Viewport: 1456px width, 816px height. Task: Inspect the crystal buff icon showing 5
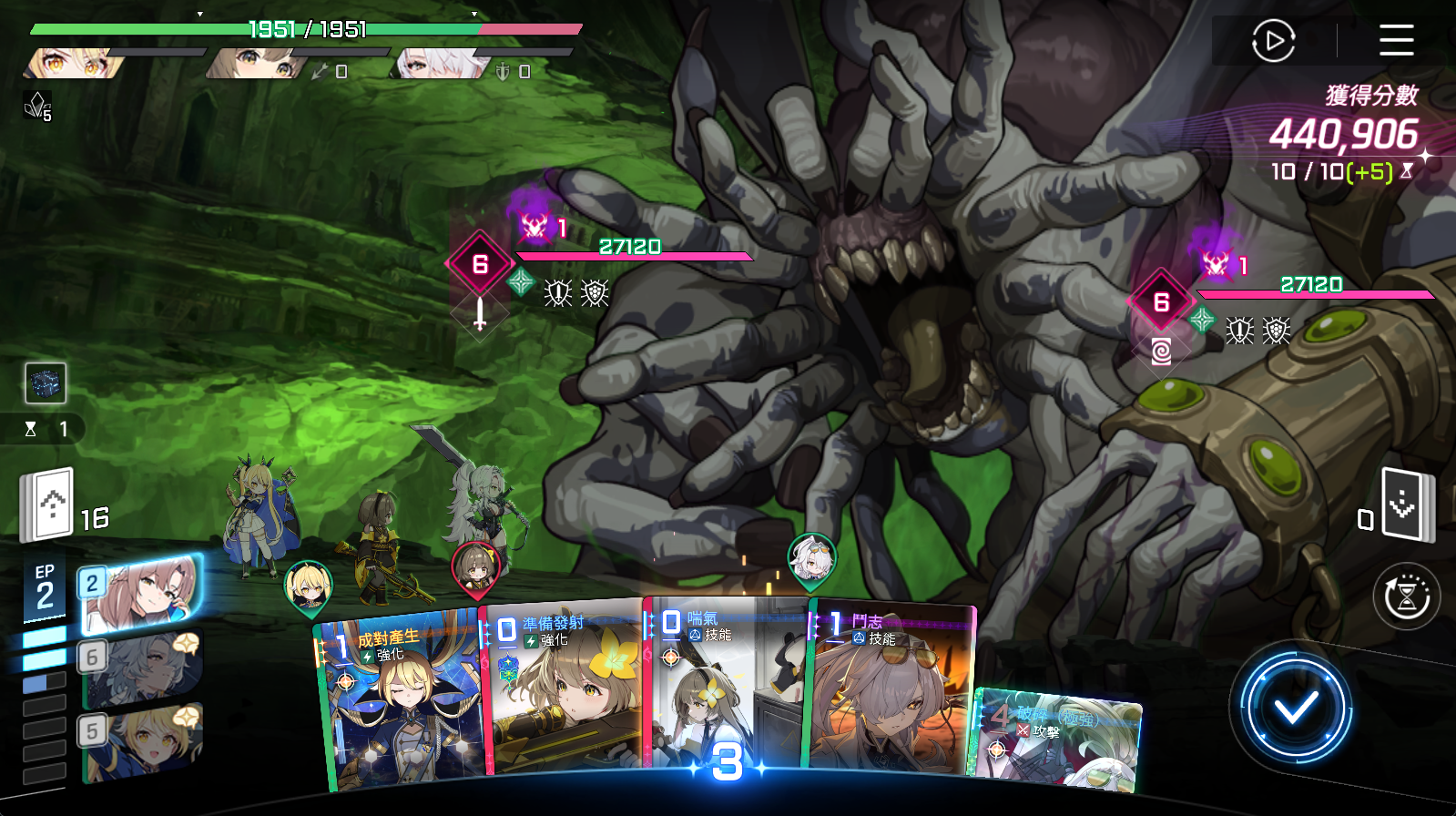coord(36,107)
